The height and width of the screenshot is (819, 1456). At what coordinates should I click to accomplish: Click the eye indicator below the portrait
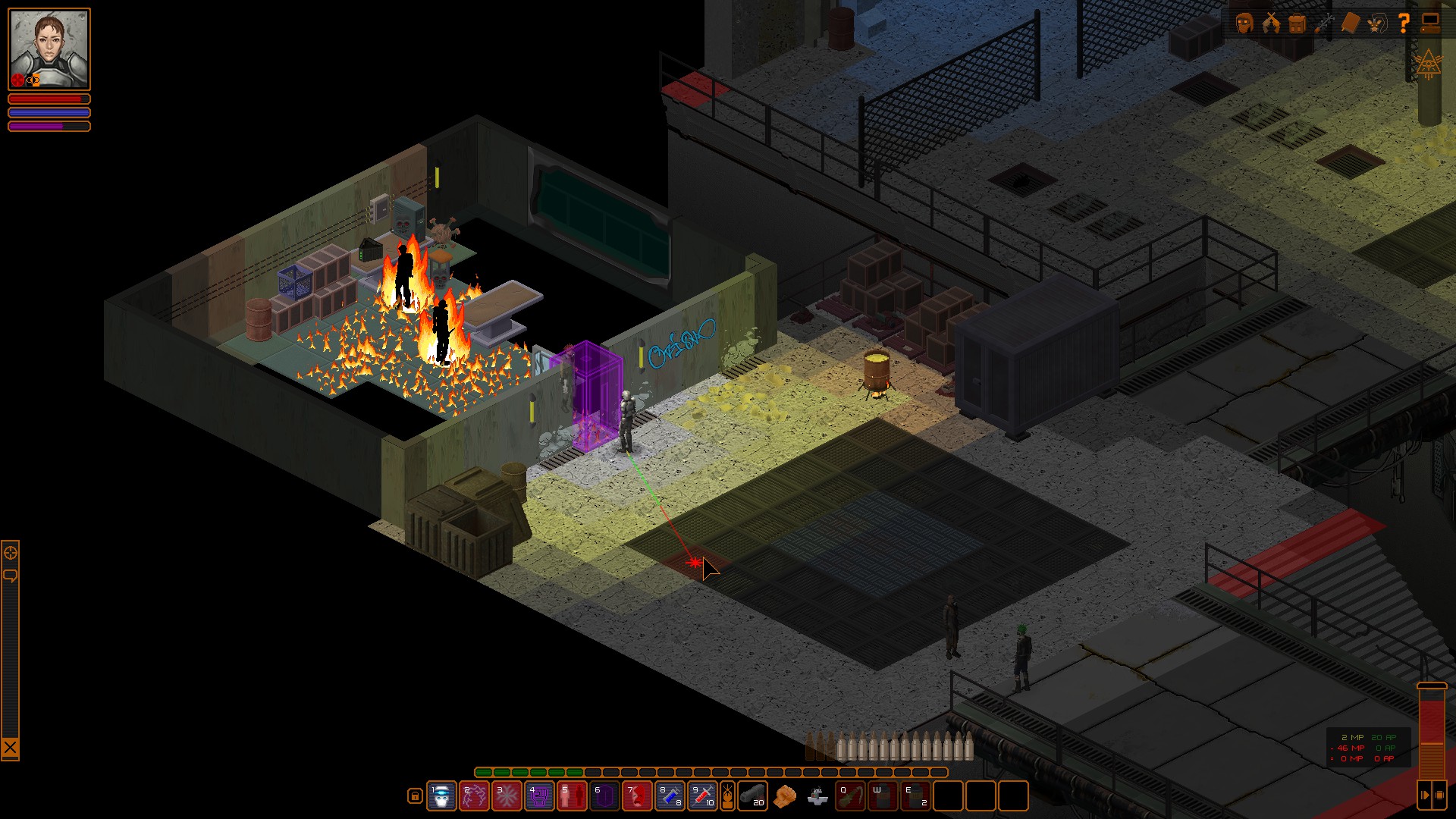(x=32, y=80)
